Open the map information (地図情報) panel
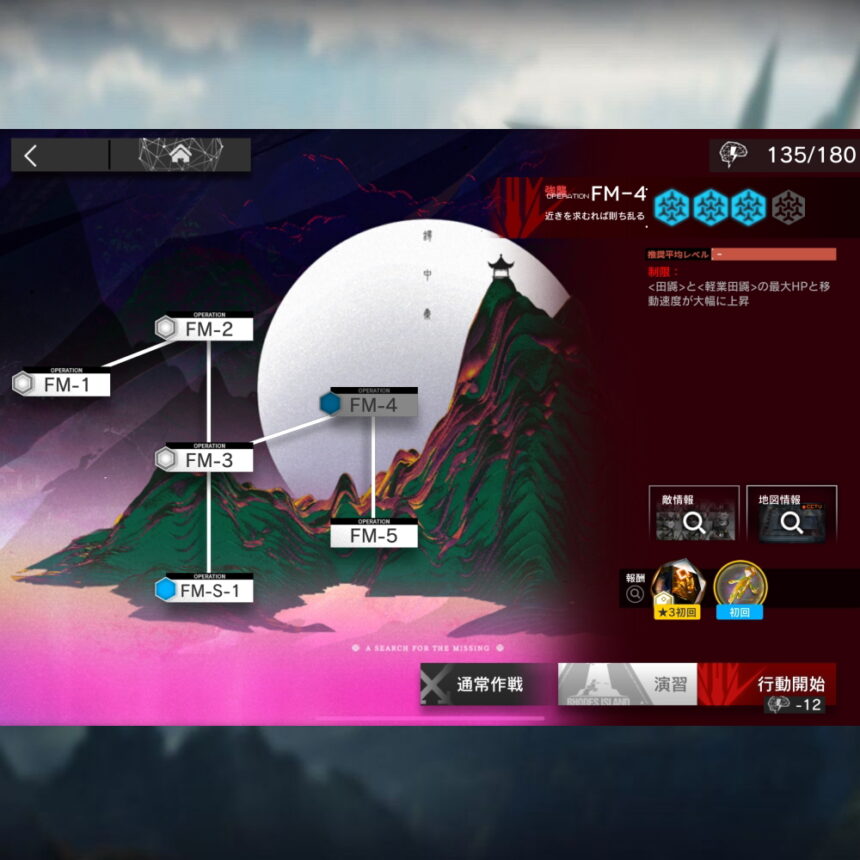The image size is (860, 860). [791, 514]
